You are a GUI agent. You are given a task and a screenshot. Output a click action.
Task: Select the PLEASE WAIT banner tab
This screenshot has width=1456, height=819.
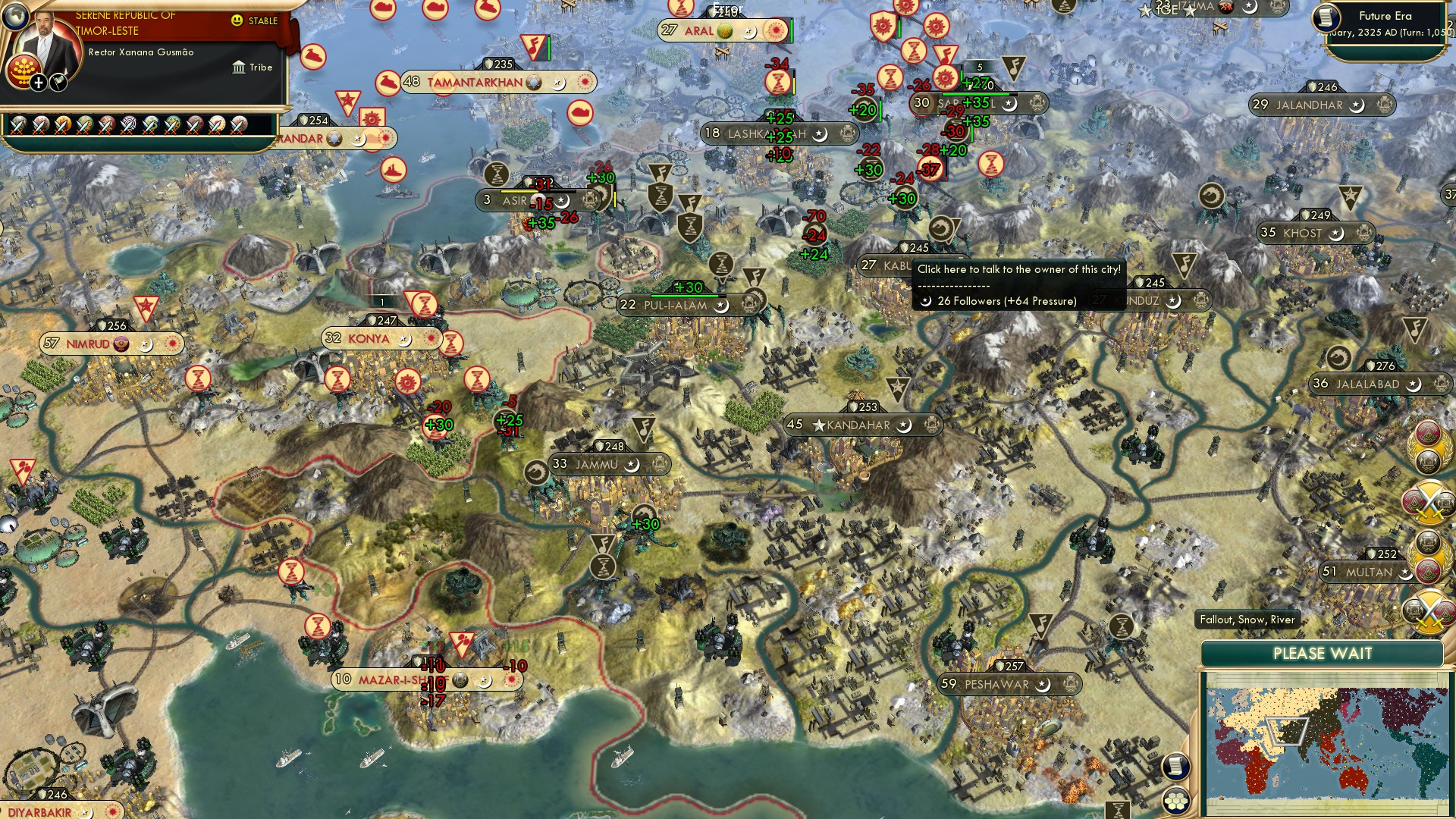coord(1323,653)
